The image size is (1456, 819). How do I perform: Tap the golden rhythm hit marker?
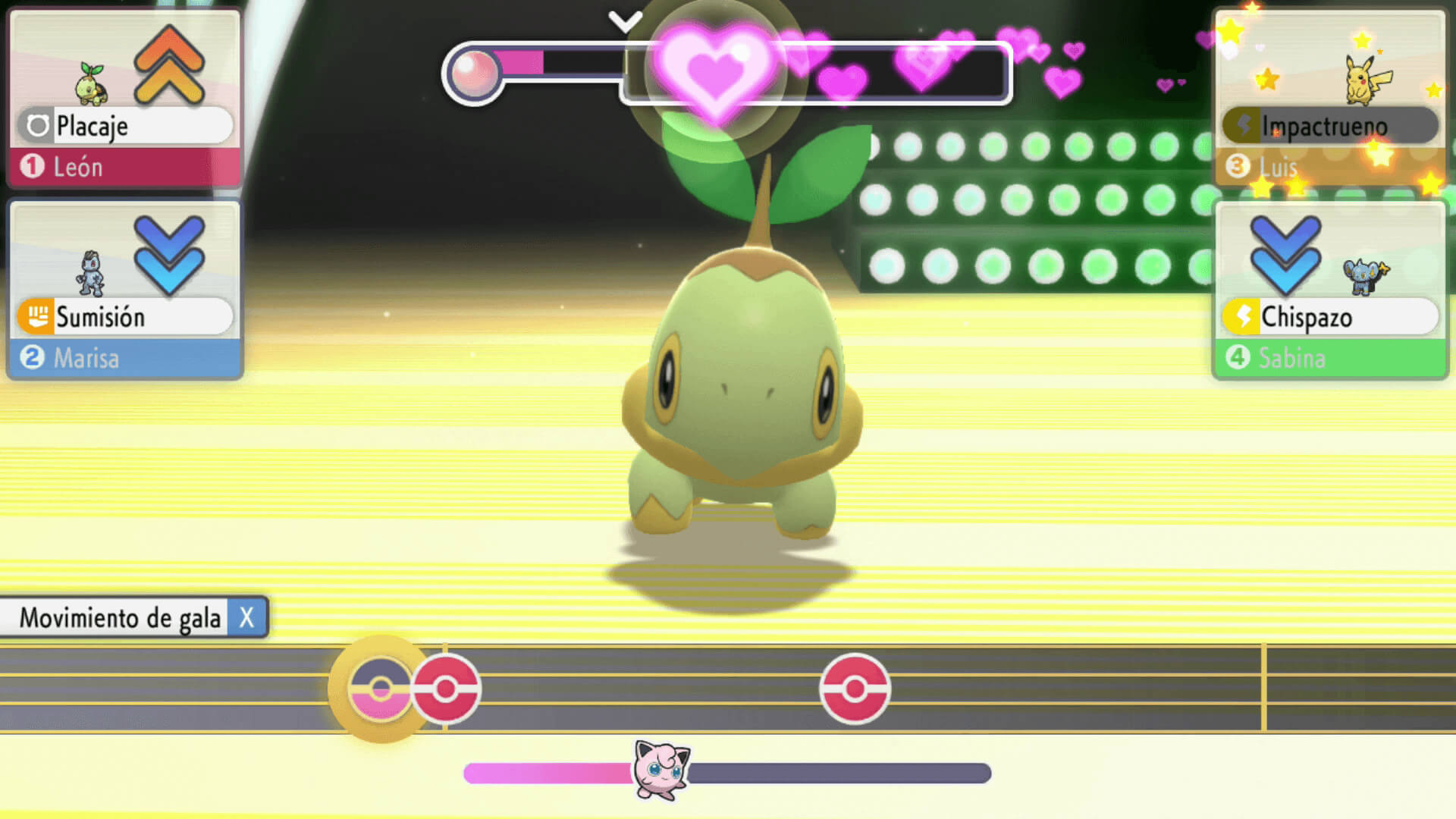point(380,689)
